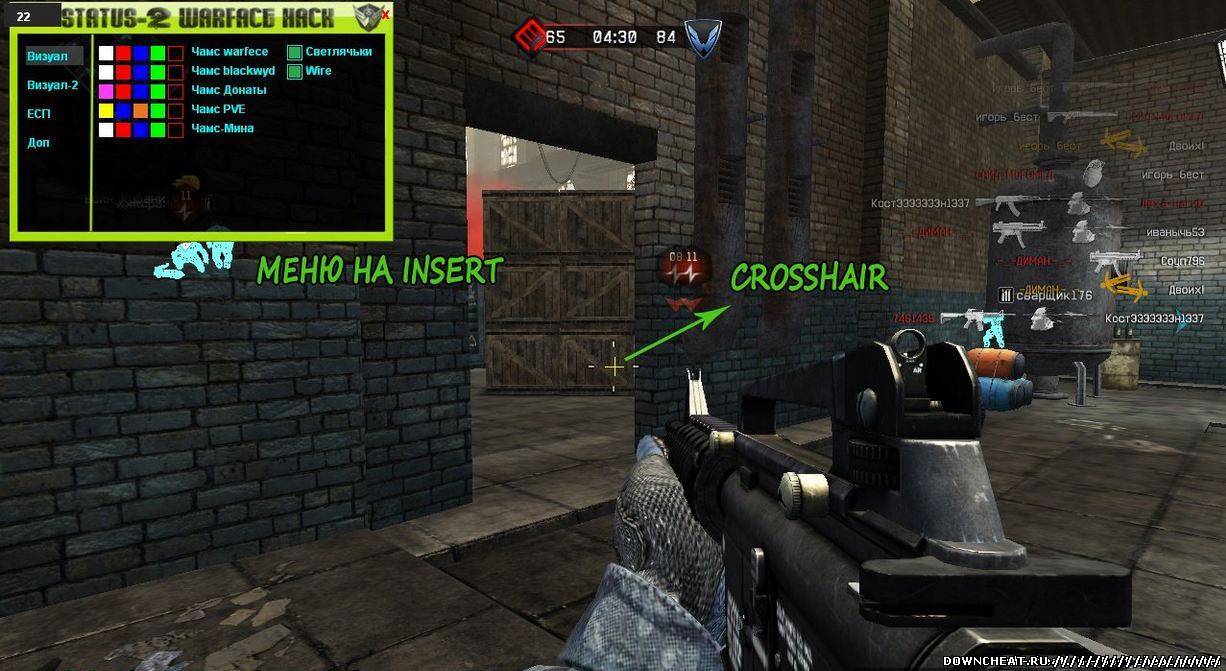Click the empty red-outlined box for Чамс Донаты
1226x671 pixels.
[x=176, y=91]
